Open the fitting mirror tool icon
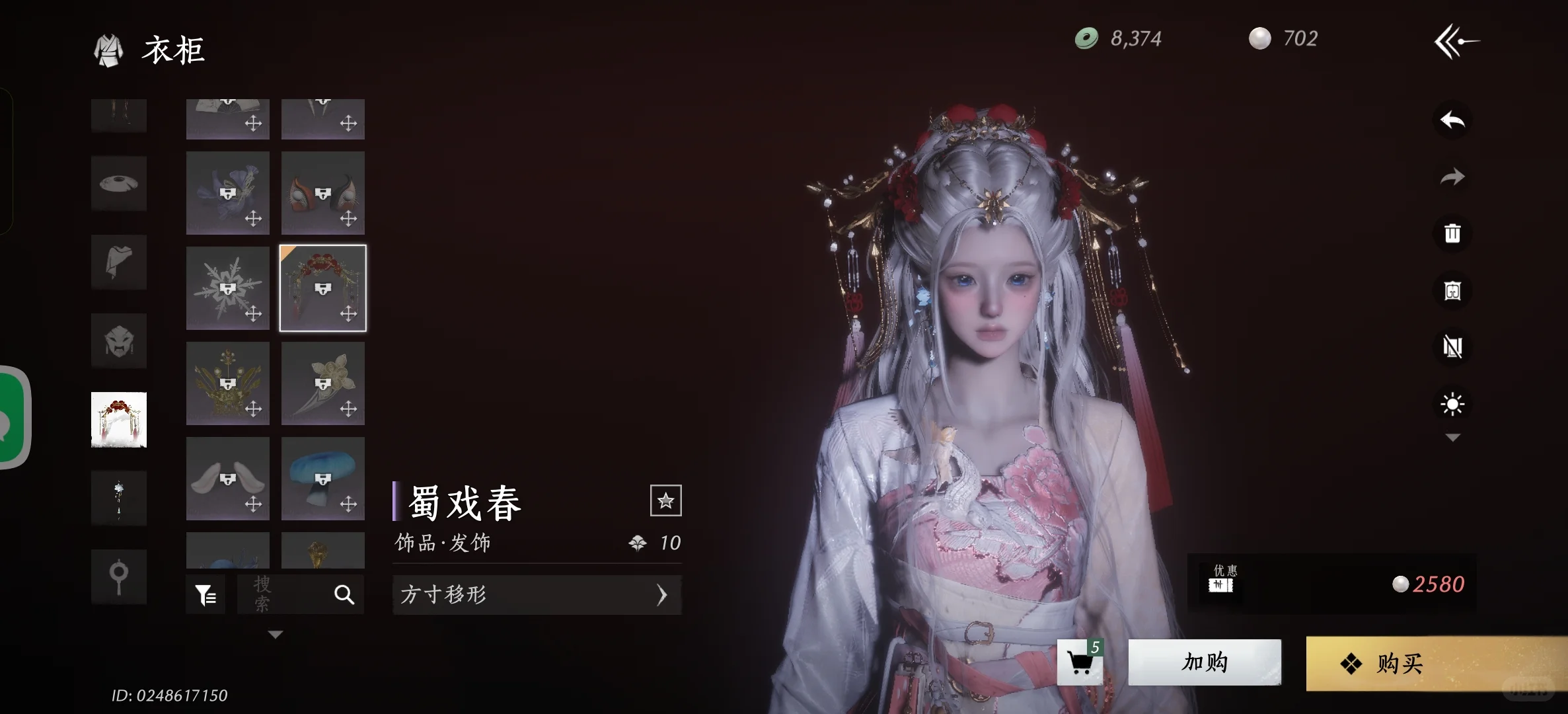Viewport: 1568px width, 714px height. tap(1451, 290)
